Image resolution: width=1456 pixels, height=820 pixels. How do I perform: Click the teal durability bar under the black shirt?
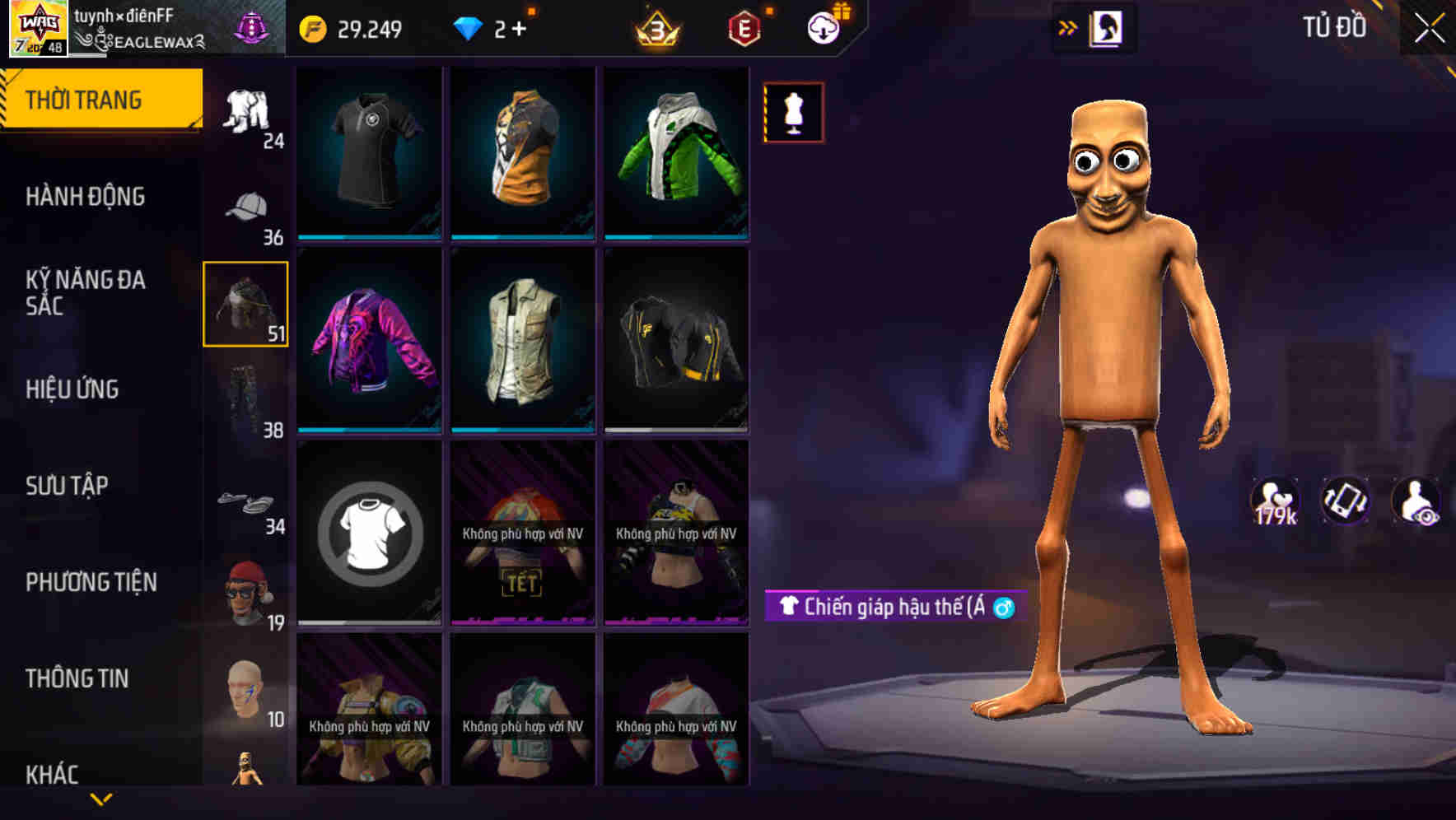point(368,236)
